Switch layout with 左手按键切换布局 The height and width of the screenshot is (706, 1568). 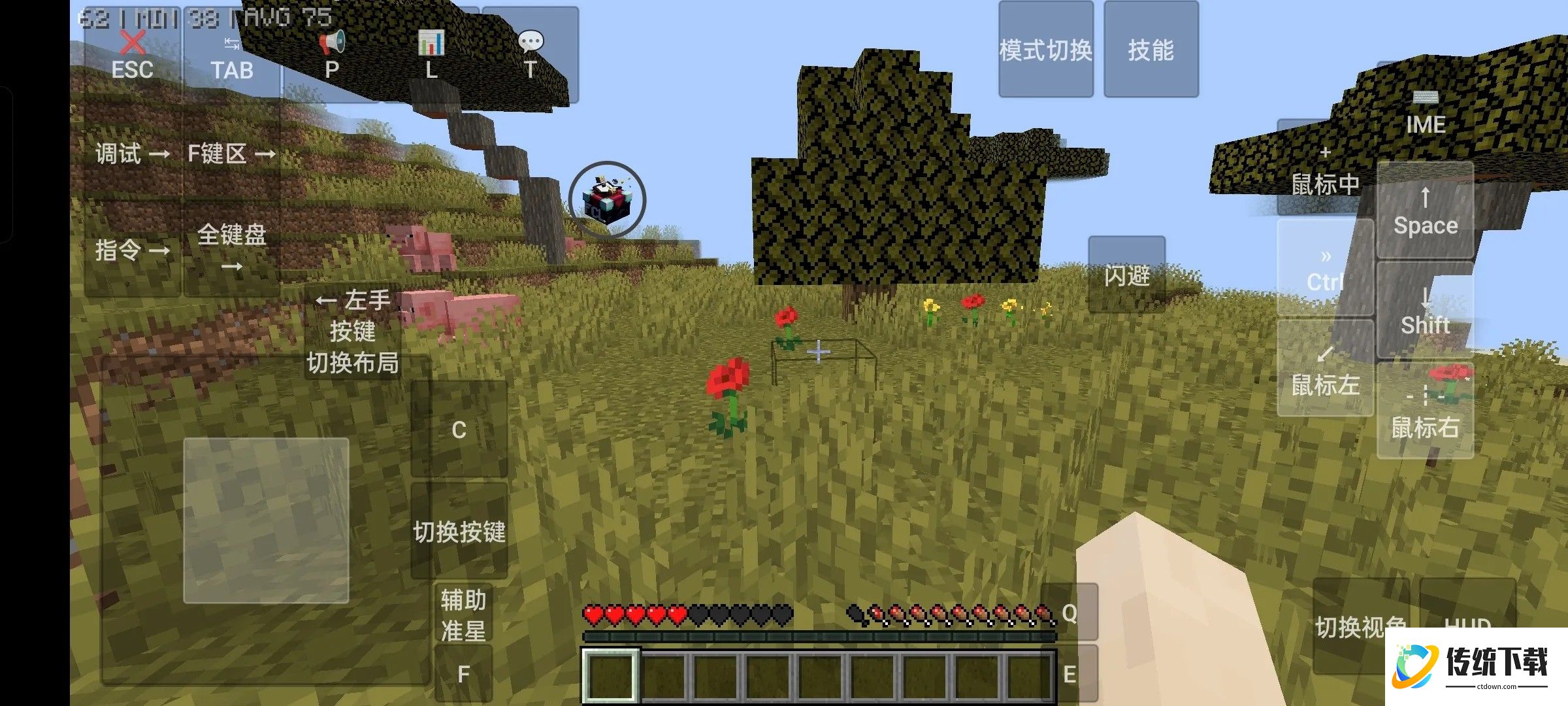tap(353, 331)
